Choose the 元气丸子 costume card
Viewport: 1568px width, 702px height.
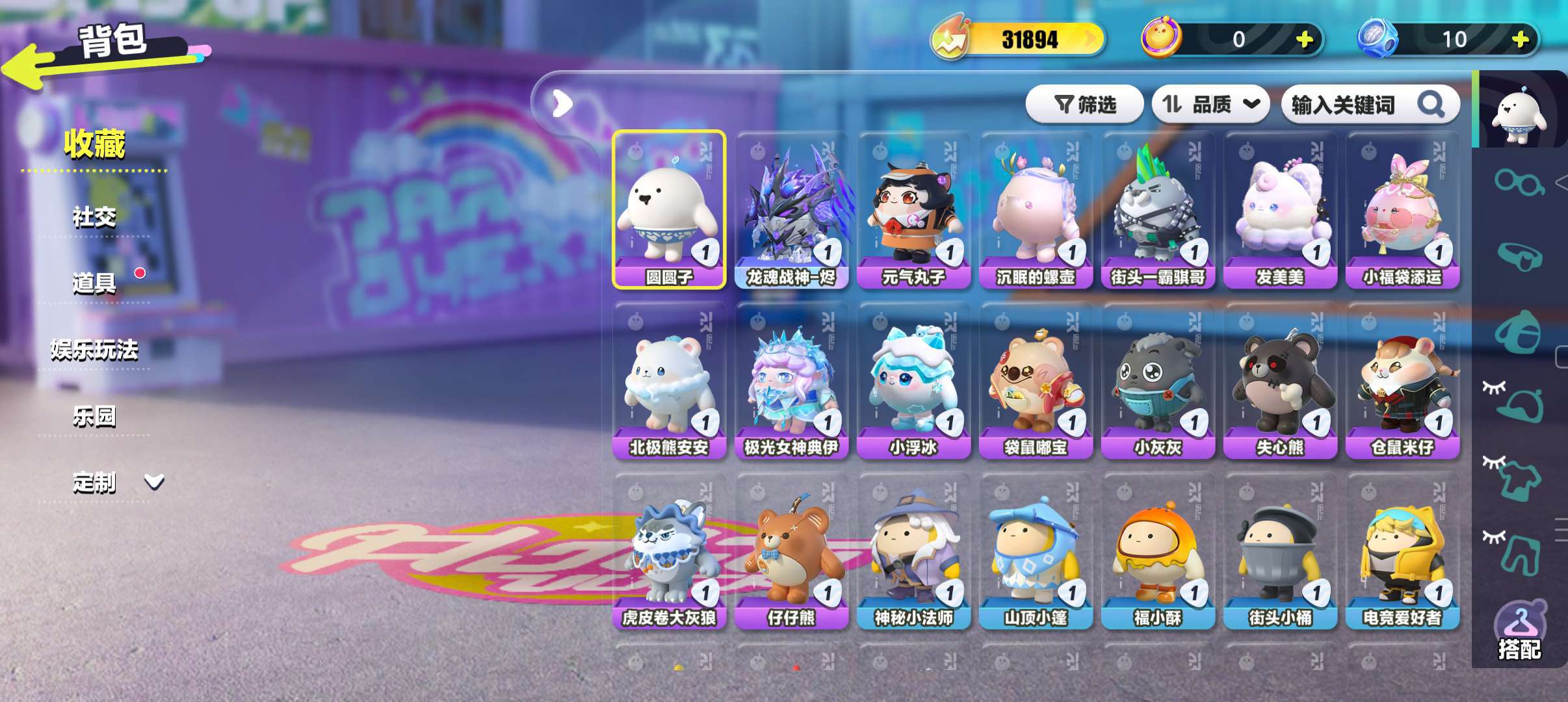[x=913, y=209]
